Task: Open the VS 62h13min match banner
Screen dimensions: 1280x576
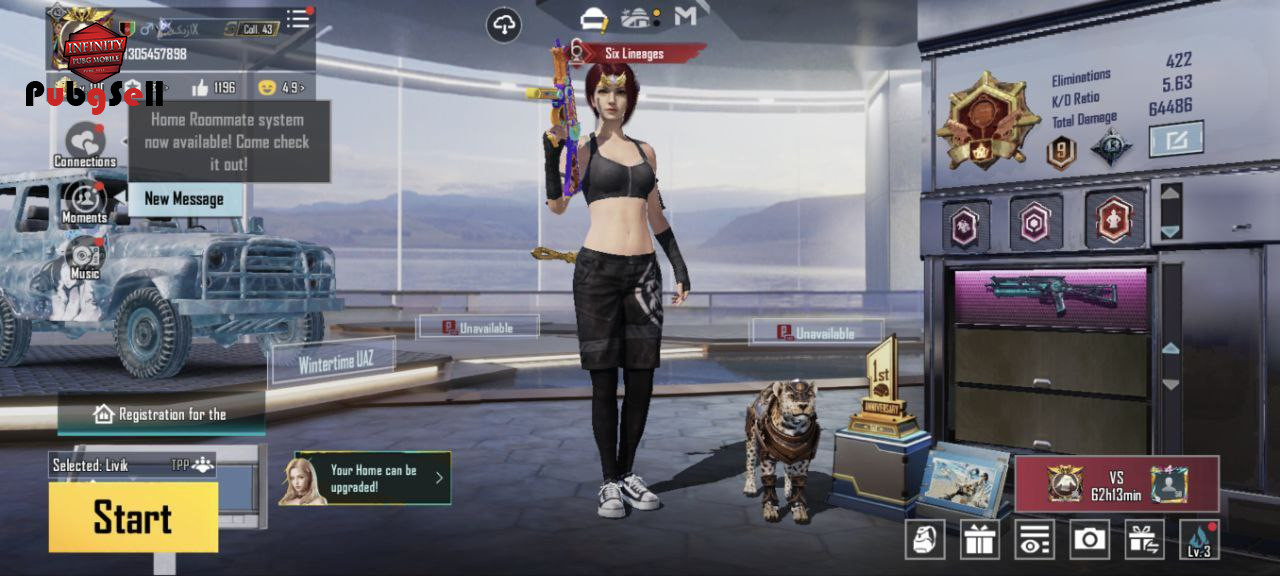Action: click(1116, 484)
